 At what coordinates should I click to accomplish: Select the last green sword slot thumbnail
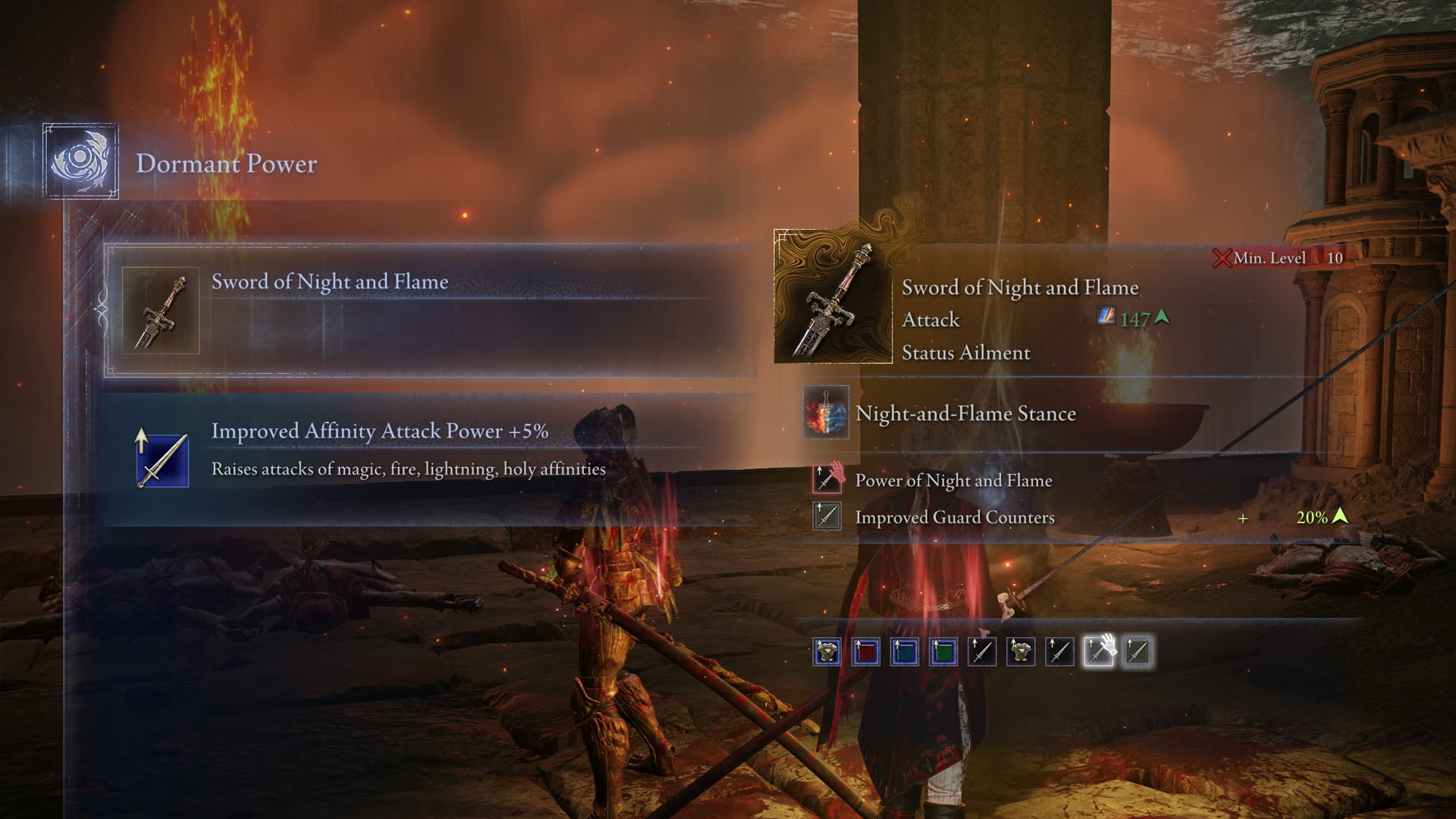coord(1137,651)
